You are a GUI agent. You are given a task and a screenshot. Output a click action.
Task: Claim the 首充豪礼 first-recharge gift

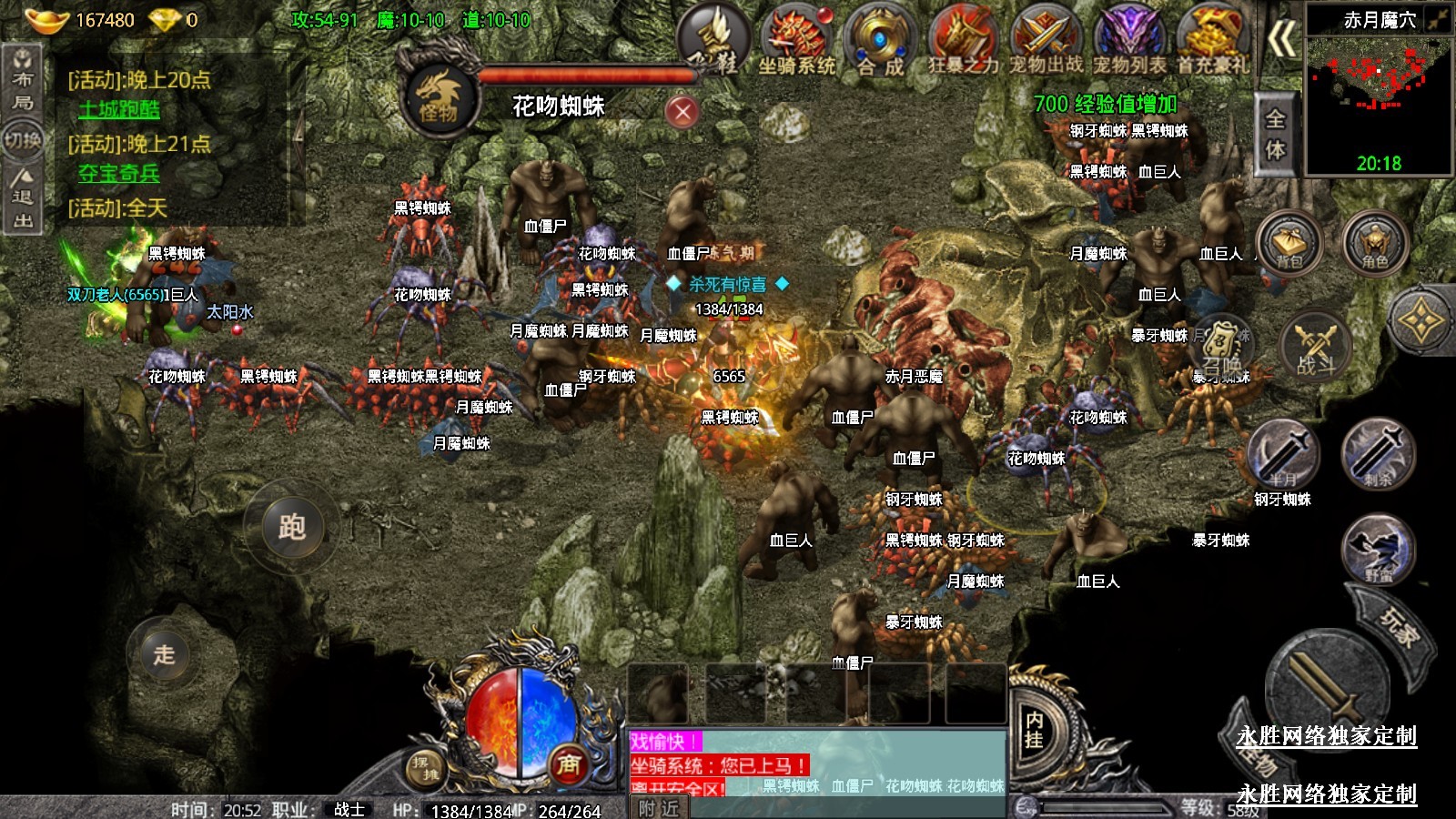click(x=1212, y=41)
